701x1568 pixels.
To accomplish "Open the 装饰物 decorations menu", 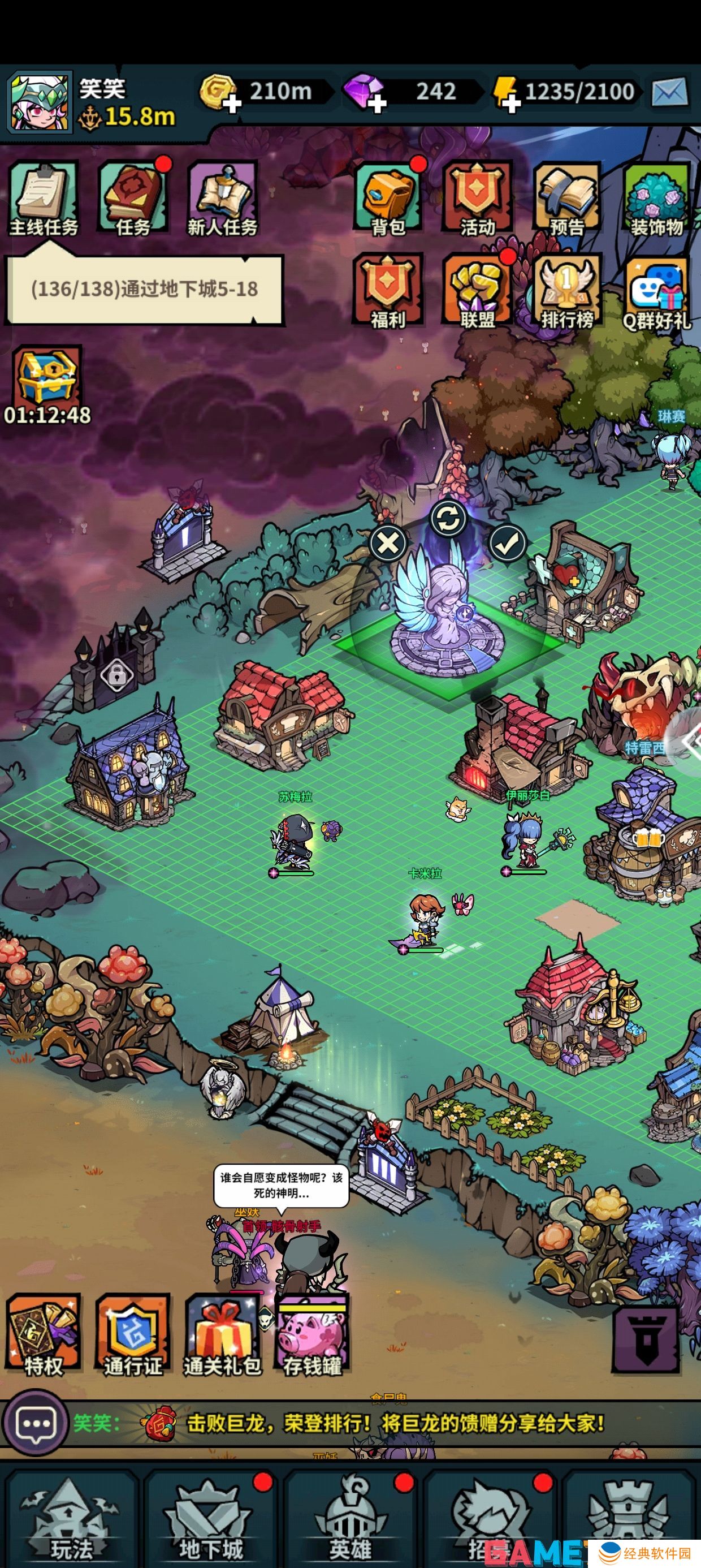I will click(656, 199).
